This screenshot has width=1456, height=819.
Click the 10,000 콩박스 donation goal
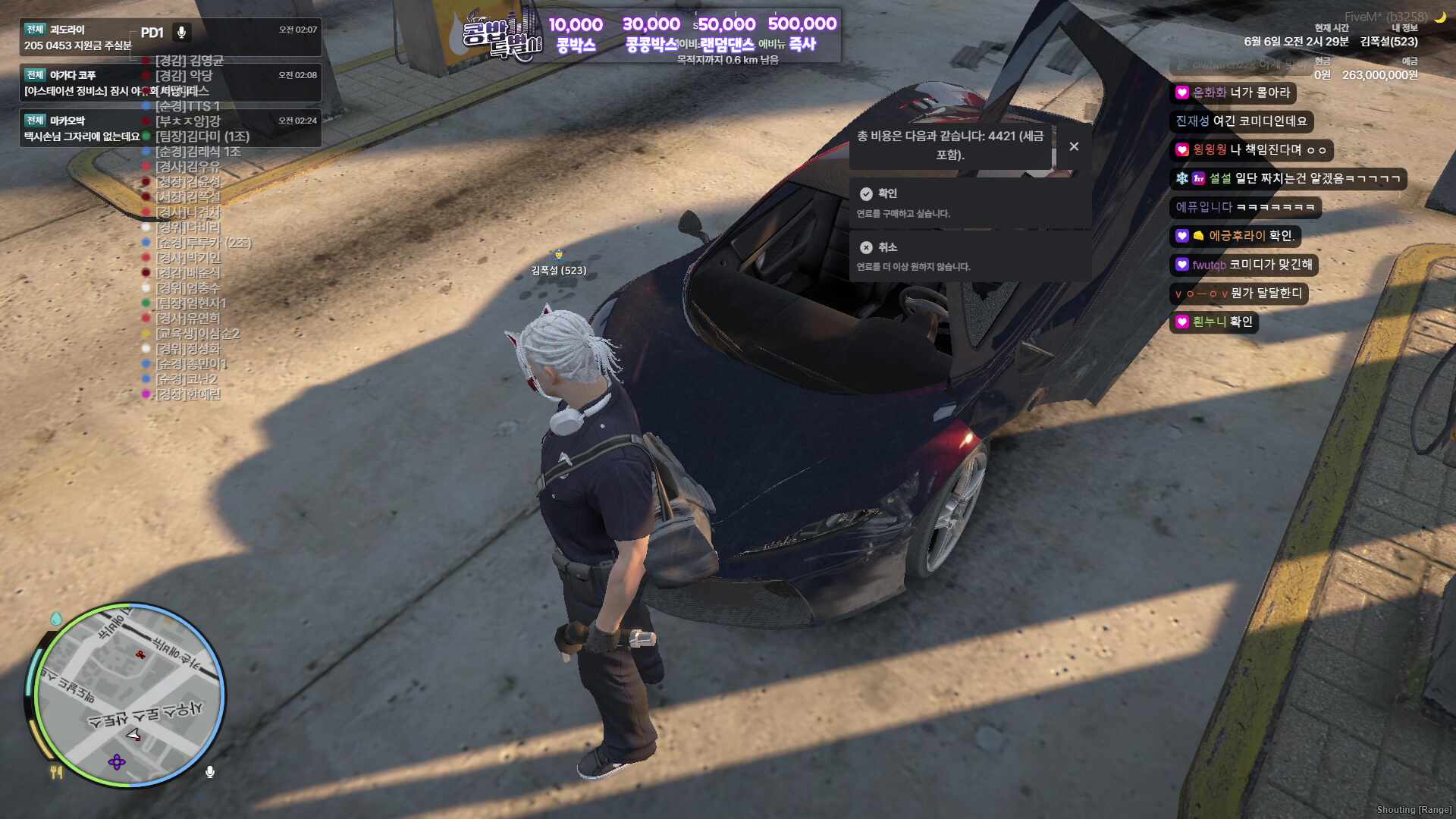click(576, 35)
